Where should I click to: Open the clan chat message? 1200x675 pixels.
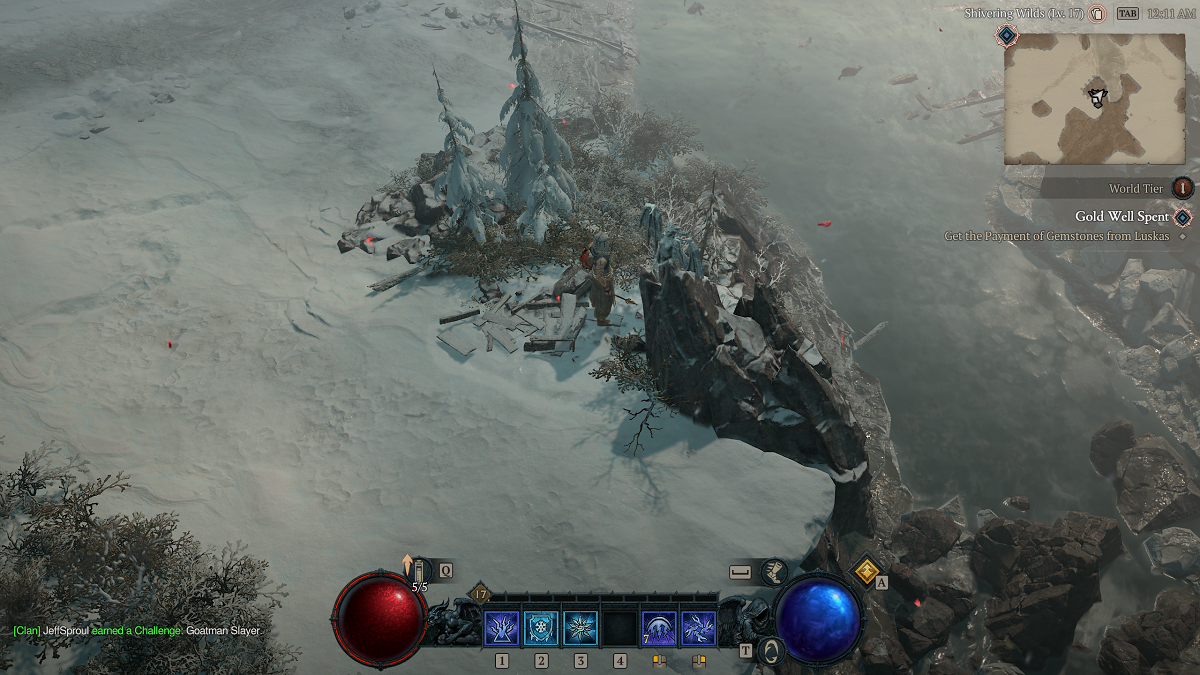point(136,631)
